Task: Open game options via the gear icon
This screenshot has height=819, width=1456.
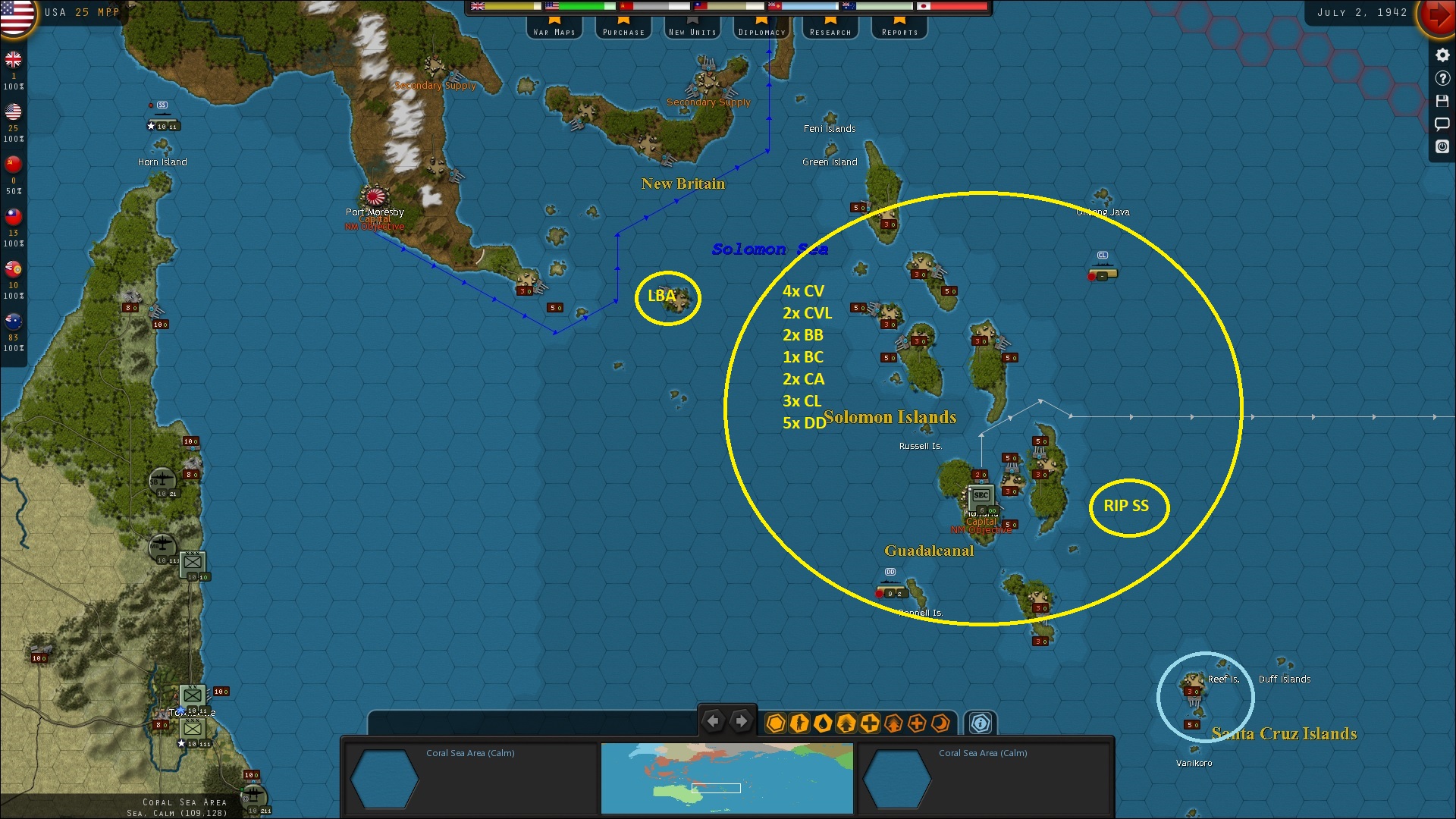Action: tap(1442, 55)
